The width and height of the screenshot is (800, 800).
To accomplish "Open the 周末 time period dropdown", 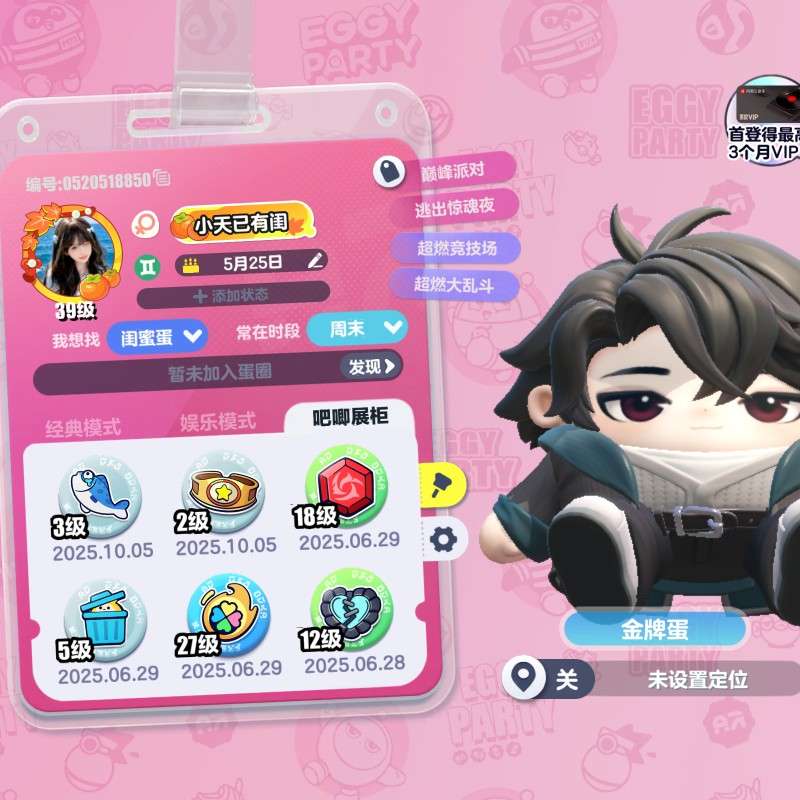I will 357,329.
